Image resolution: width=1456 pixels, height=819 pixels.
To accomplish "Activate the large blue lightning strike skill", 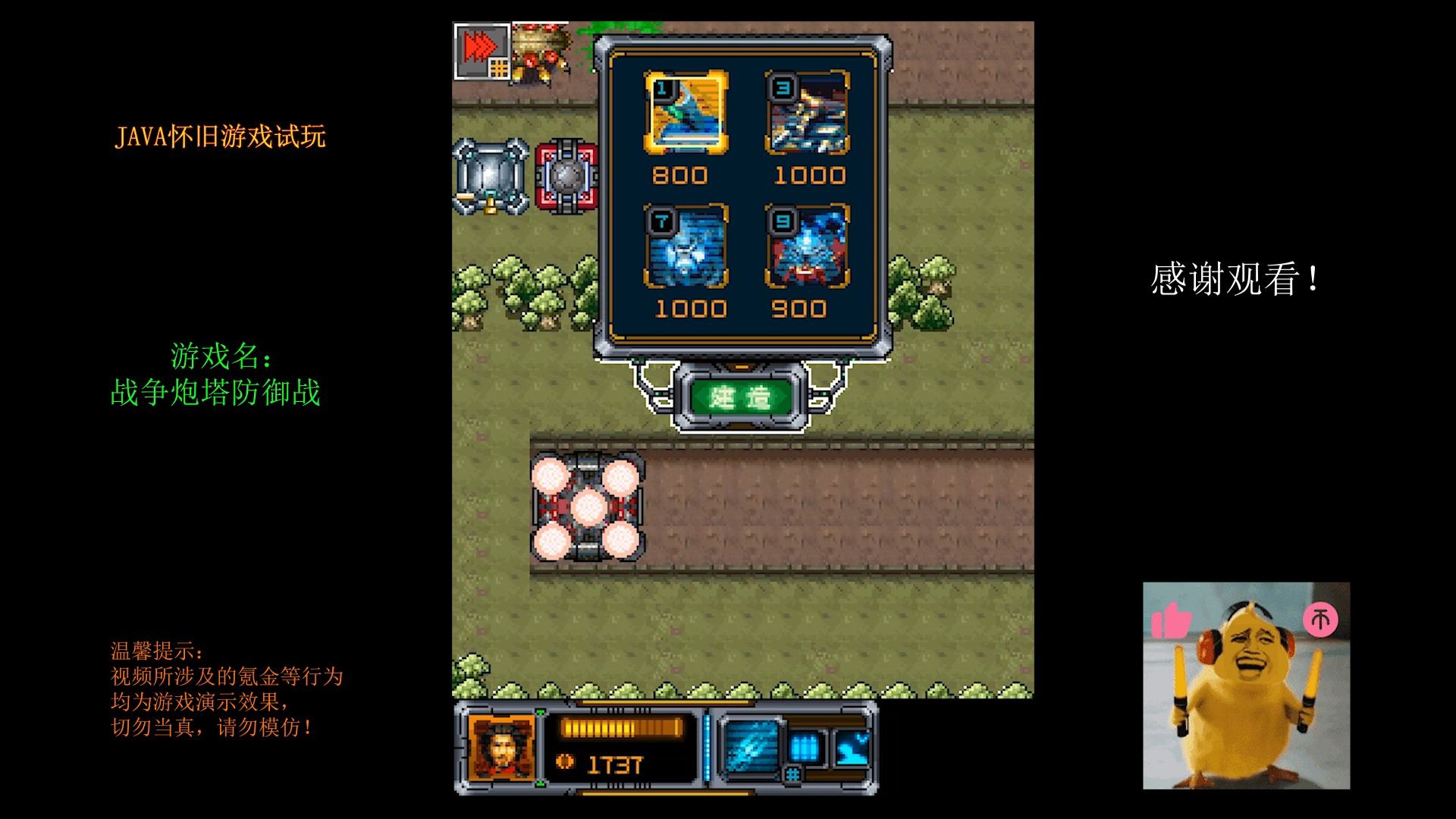I will 751,747.
